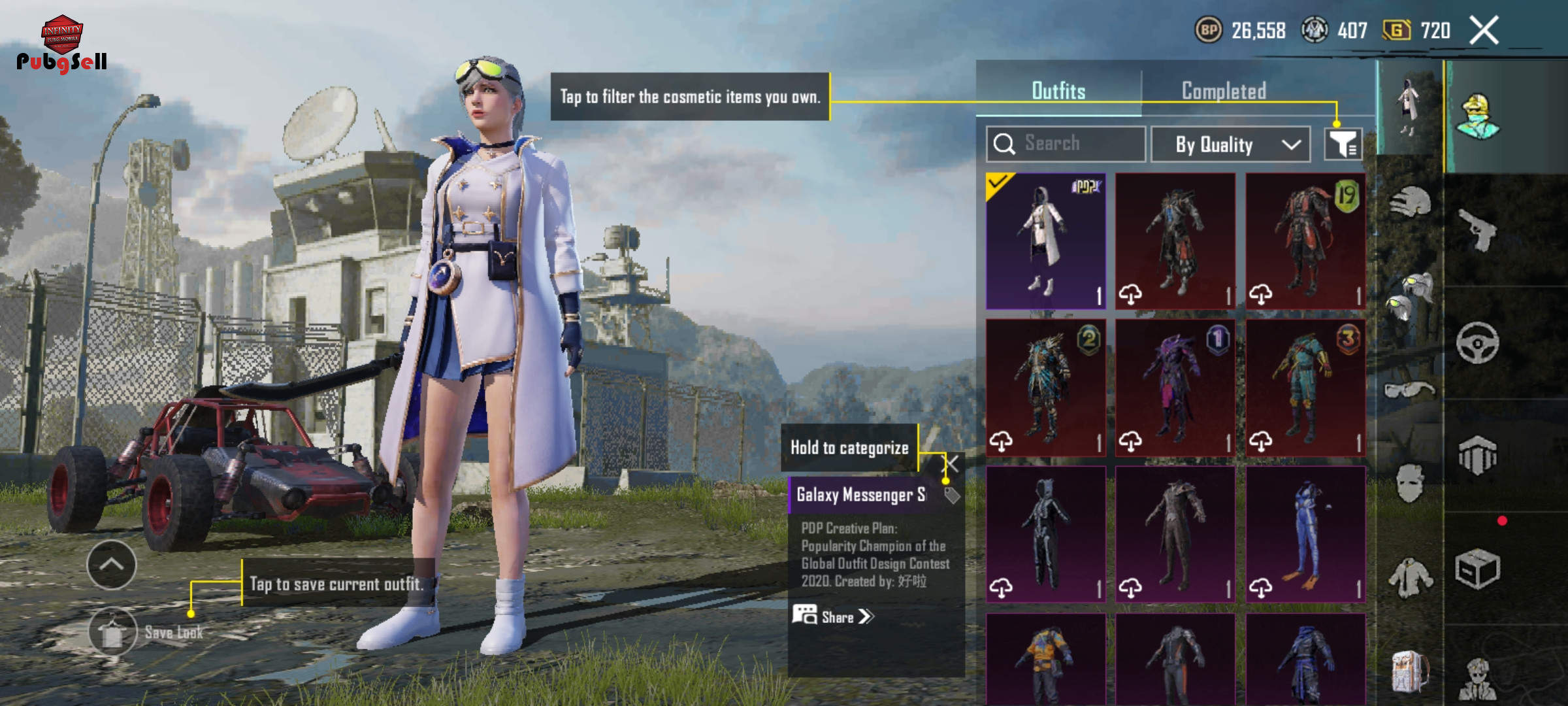Close the Galaxy Messenger info popup
Viewport: 1568px width, 706px height.
pyautogui.click(x=953, y=465)
